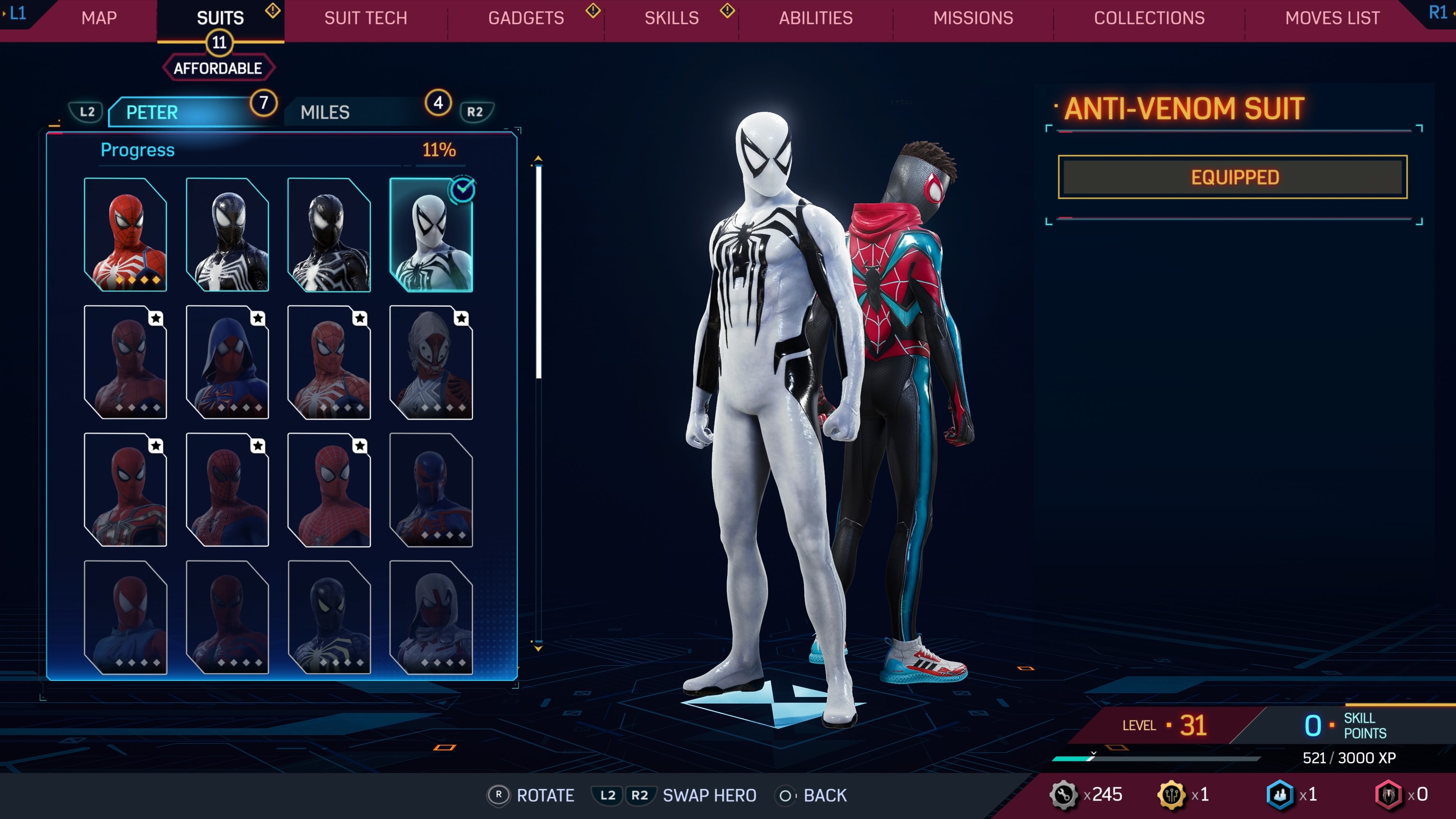This screenshot has height=819, width=1456.
Task: Click the suit list scrollbar handle
Action: coord(539,271)
